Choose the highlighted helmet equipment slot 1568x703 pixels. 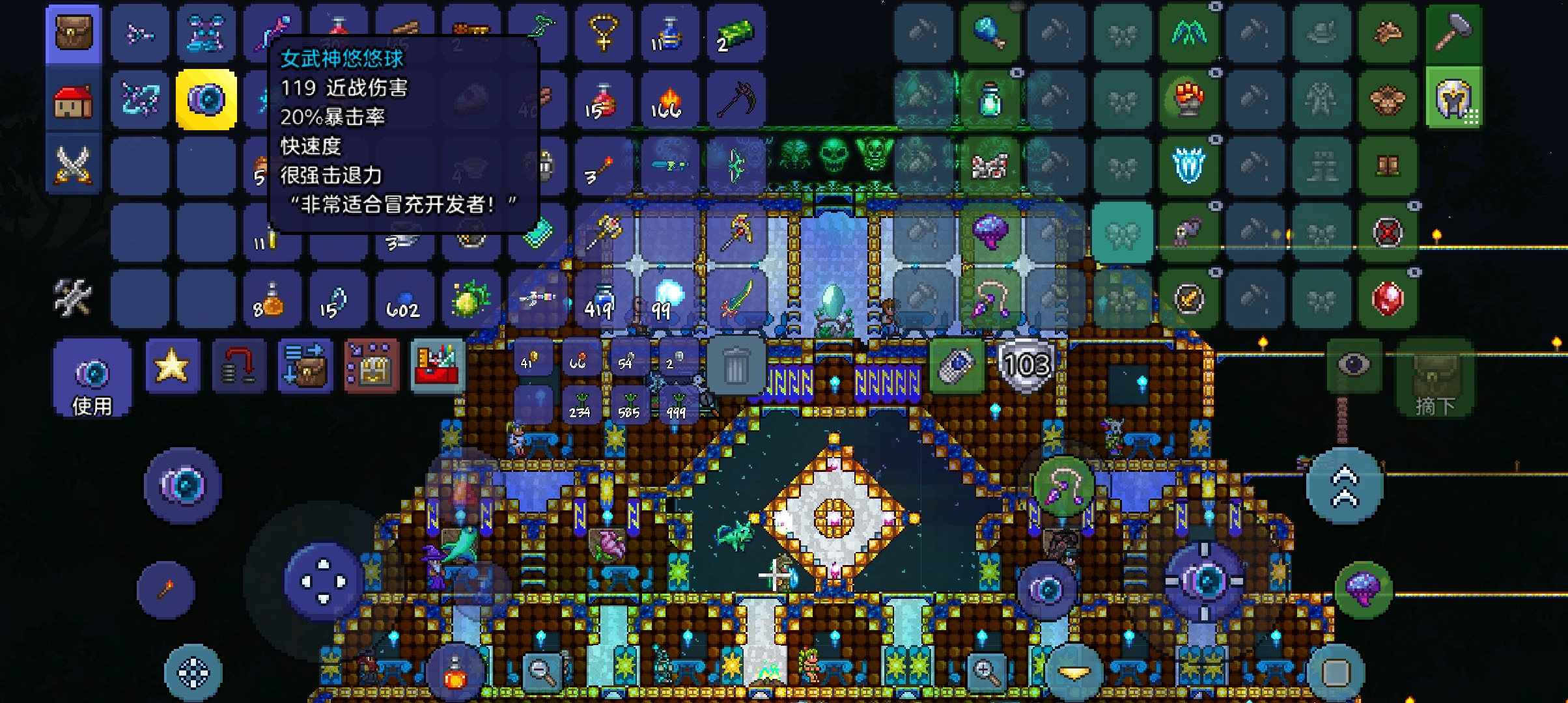[x=1453, y=100]
